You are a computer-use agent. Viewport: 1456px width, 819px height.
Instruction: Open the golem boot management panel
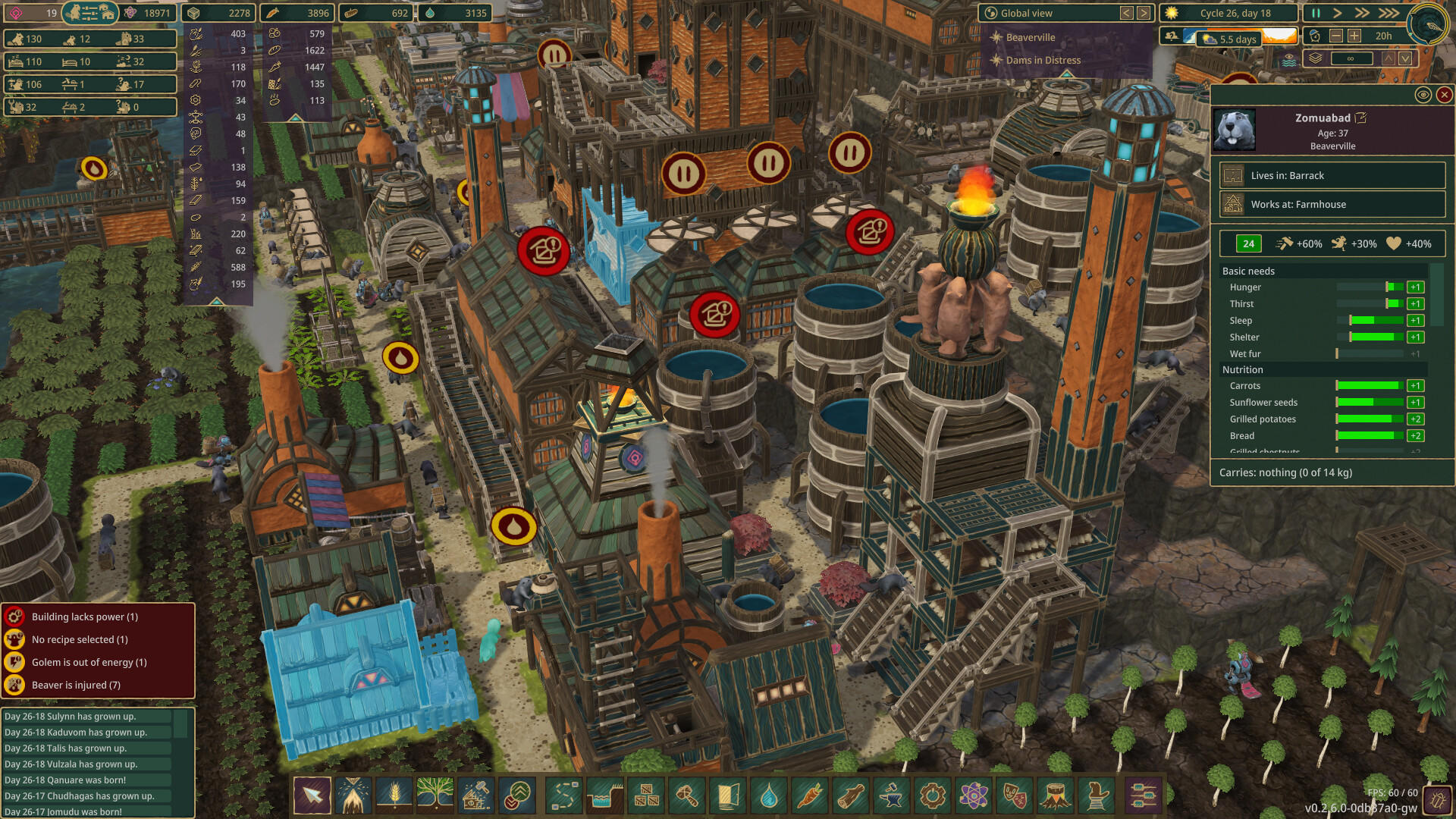[x=1097, y=796]
